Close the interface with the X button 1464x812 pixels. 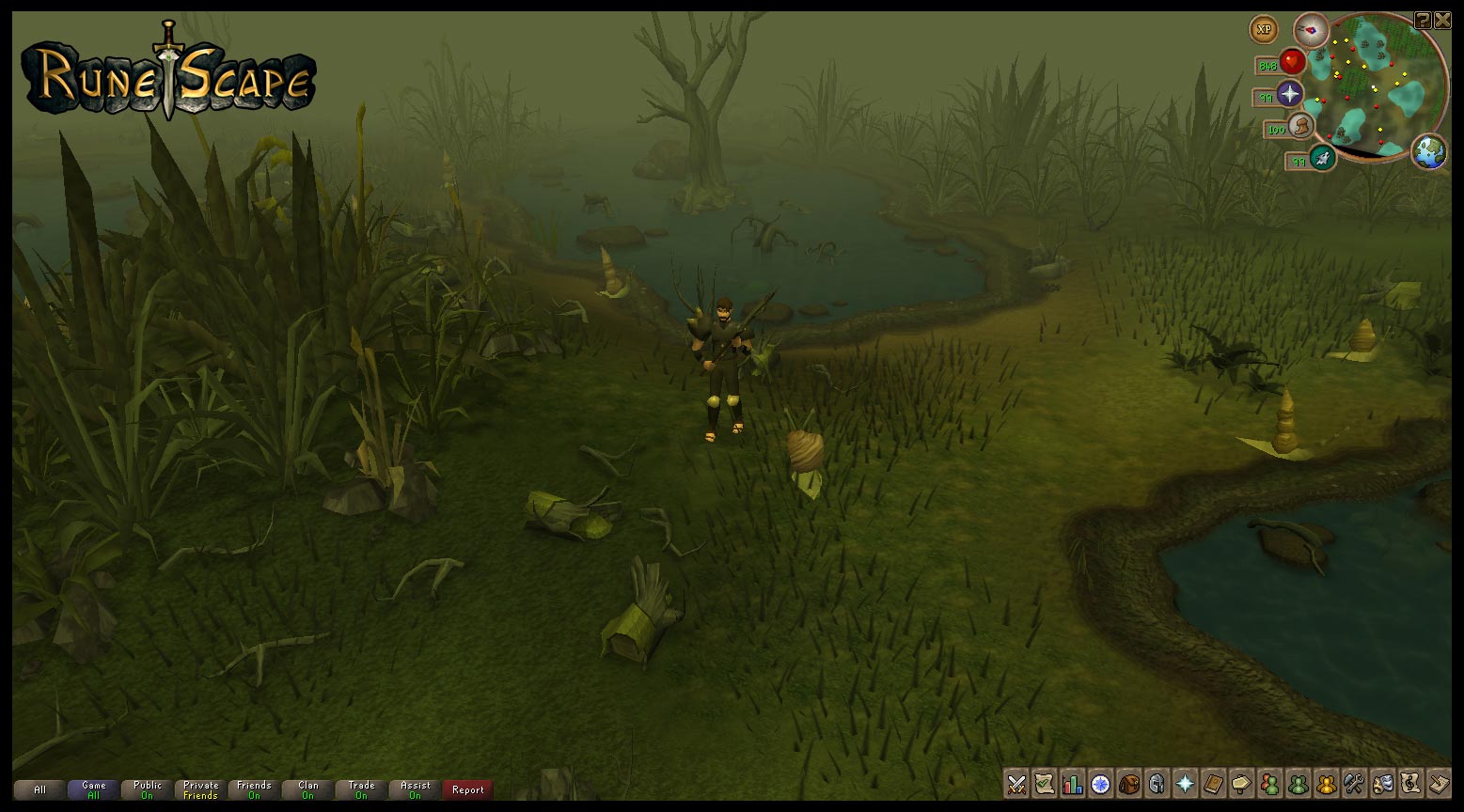(x=1442, y=20)
